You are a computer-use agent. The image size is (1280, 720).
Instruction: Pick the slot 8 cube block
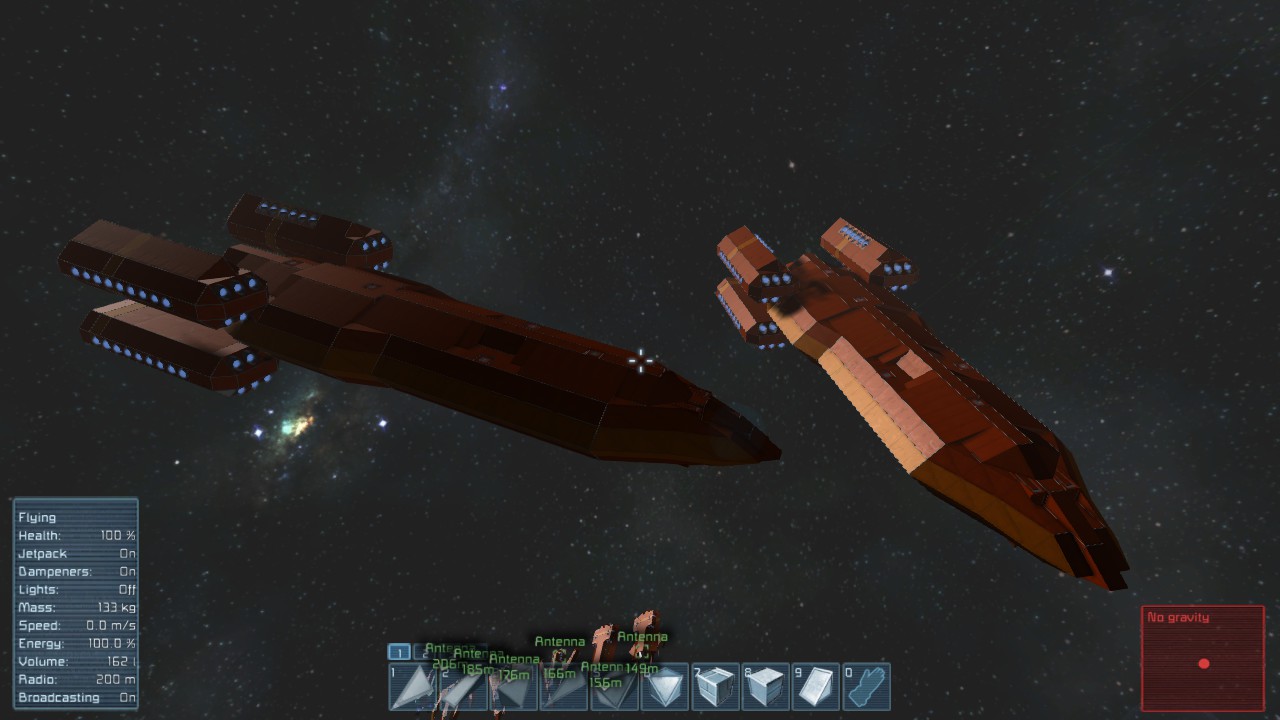(x=766, y=687)
